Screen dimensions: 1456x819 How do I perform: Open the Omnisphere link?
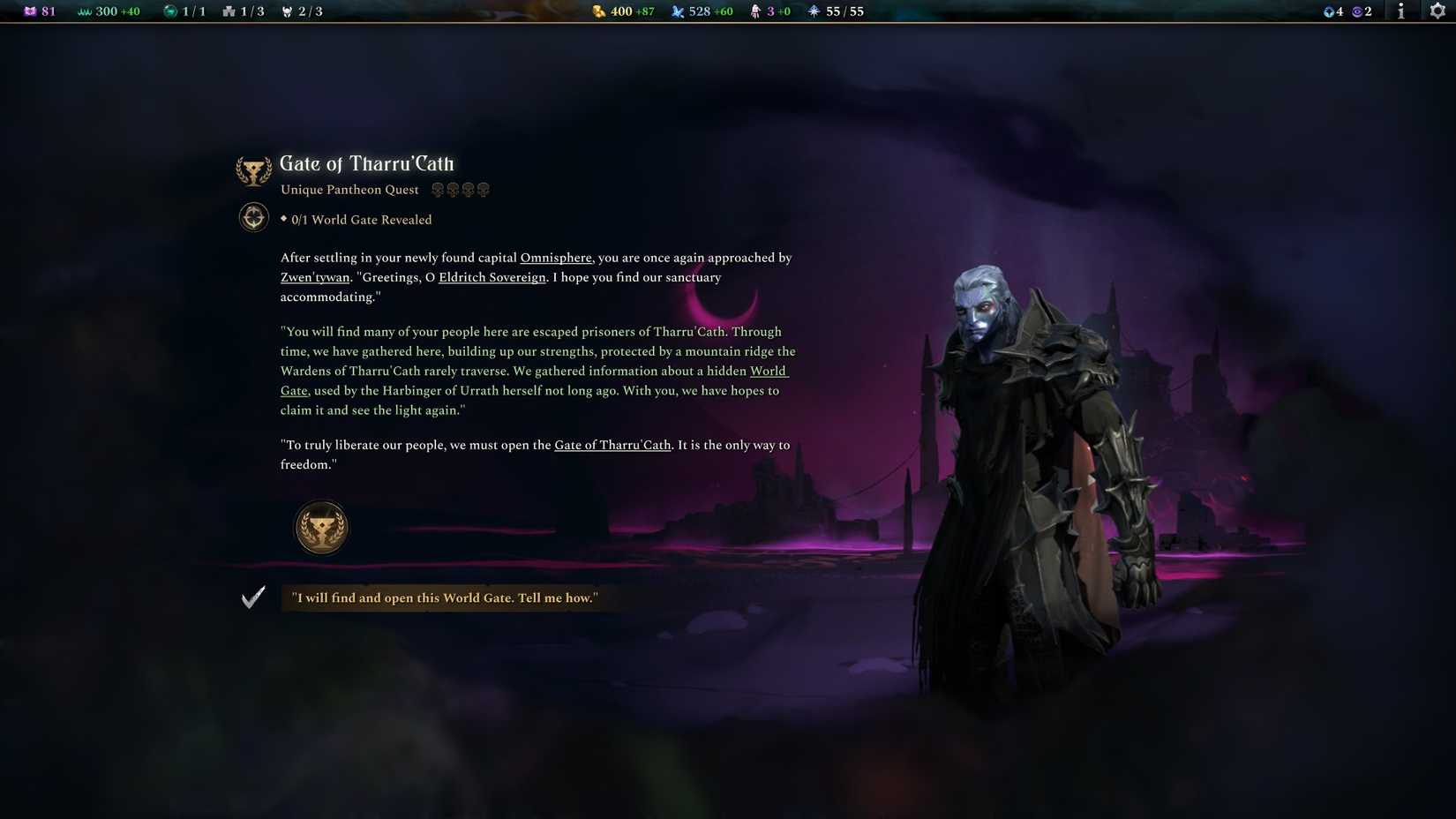(555, 258)
